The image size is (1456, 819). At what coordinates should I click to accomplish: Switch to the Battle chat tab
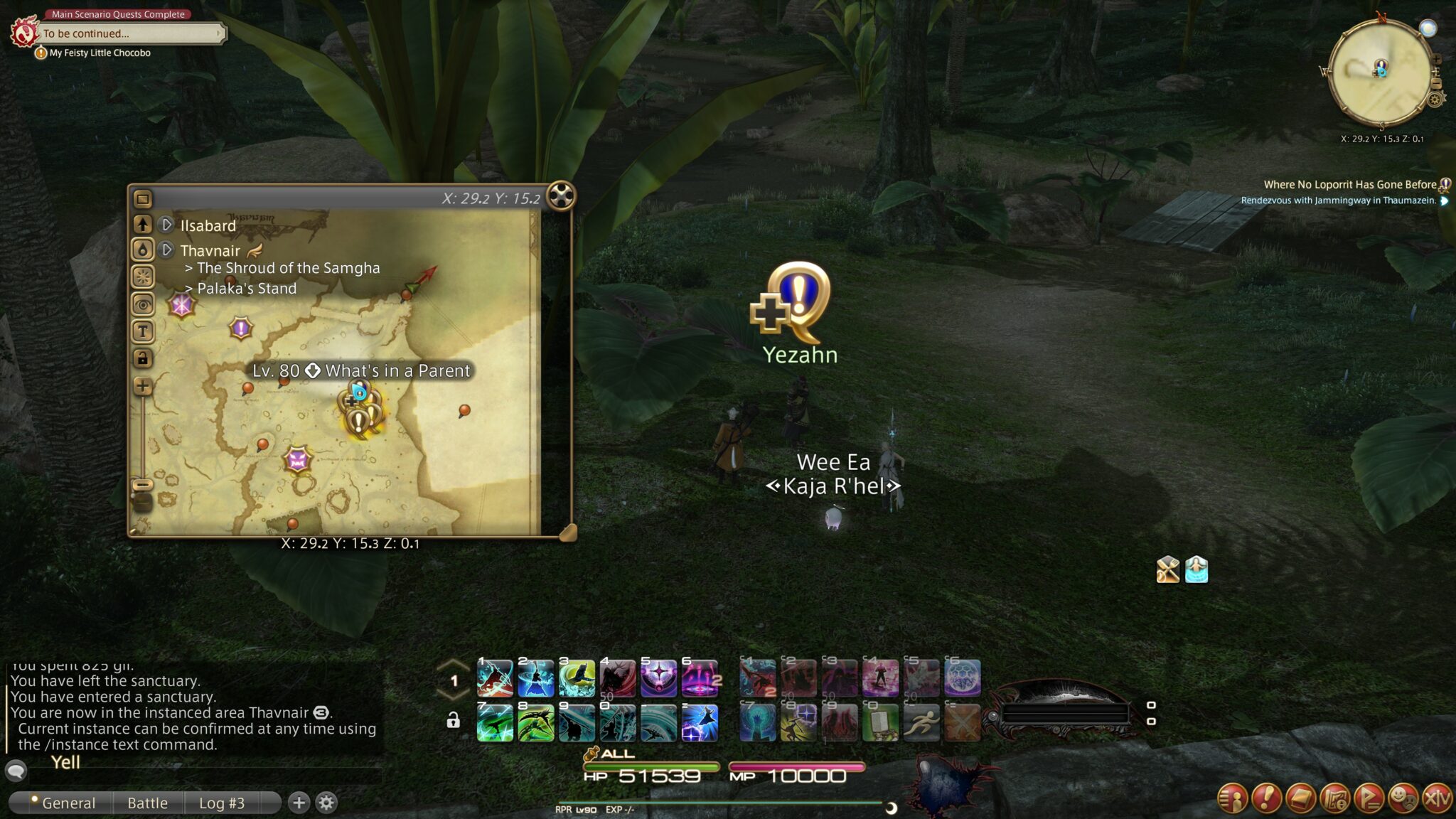click(147, 803)
